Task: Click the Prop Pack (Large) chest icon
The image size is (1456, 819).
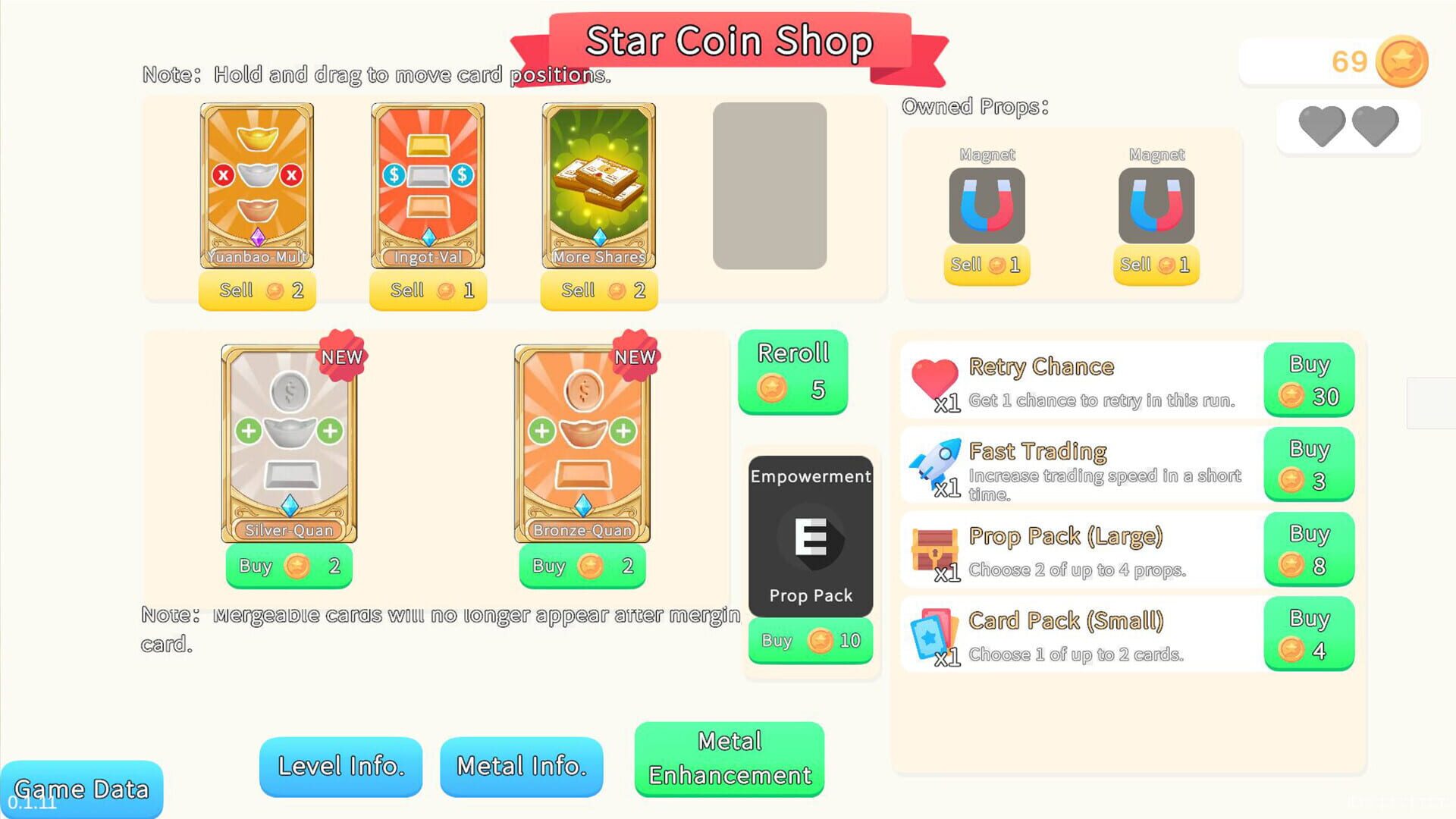Action: (x=935, y=550)
